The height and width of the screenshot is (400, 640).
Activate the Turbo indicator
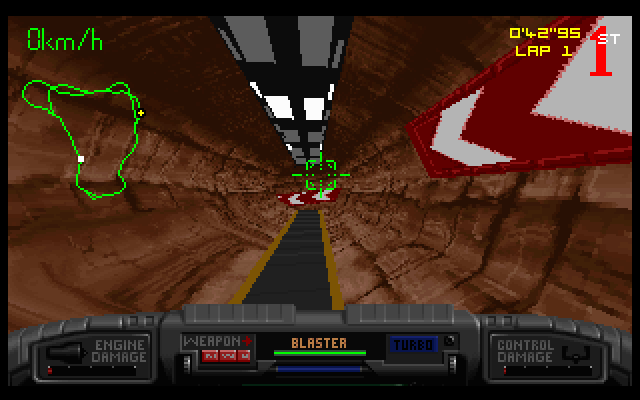click(x=411, y=343)
